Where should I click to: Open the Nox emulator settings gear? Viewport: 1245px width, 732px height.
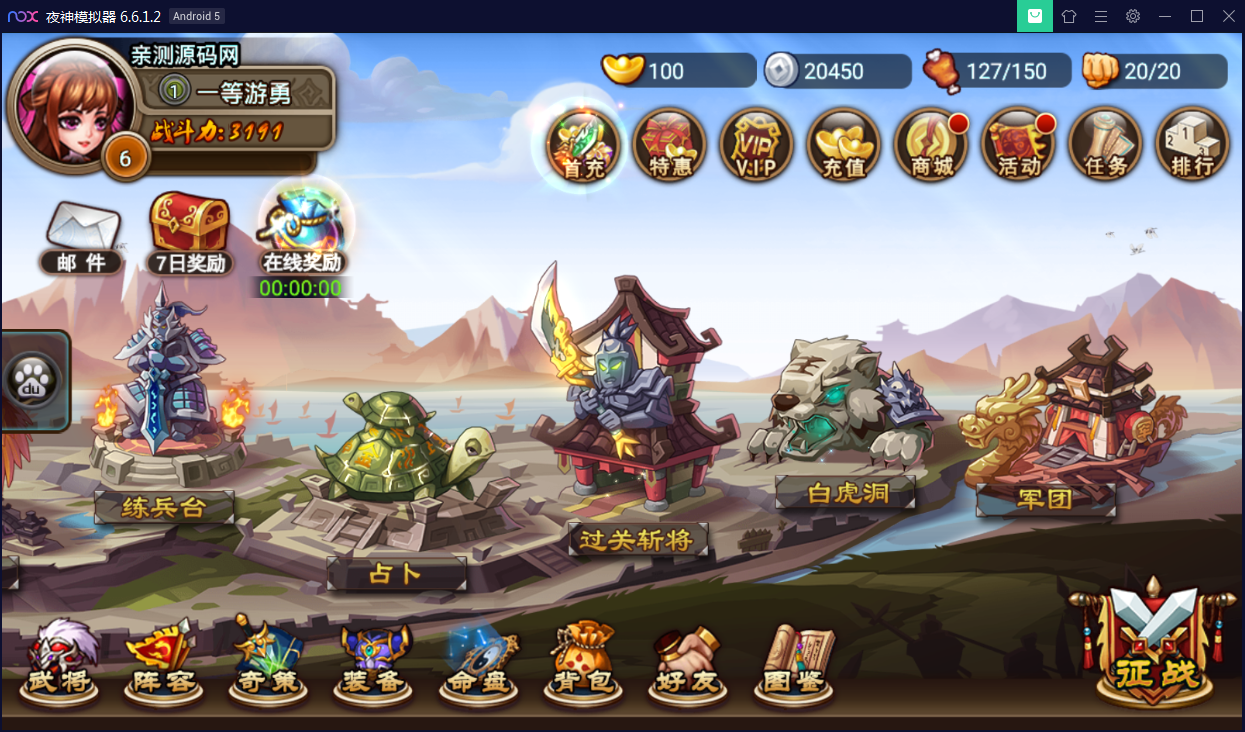click(x=1132, y=16)
